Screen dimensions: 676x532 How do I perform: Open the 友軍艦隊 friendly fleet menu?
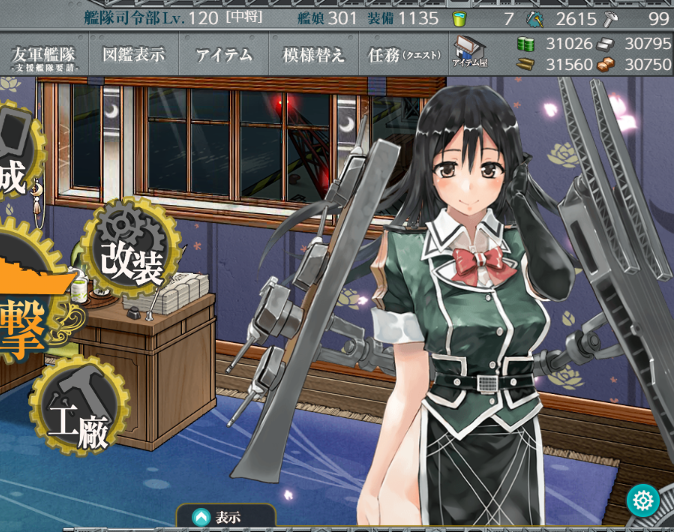tap(44, 57)
